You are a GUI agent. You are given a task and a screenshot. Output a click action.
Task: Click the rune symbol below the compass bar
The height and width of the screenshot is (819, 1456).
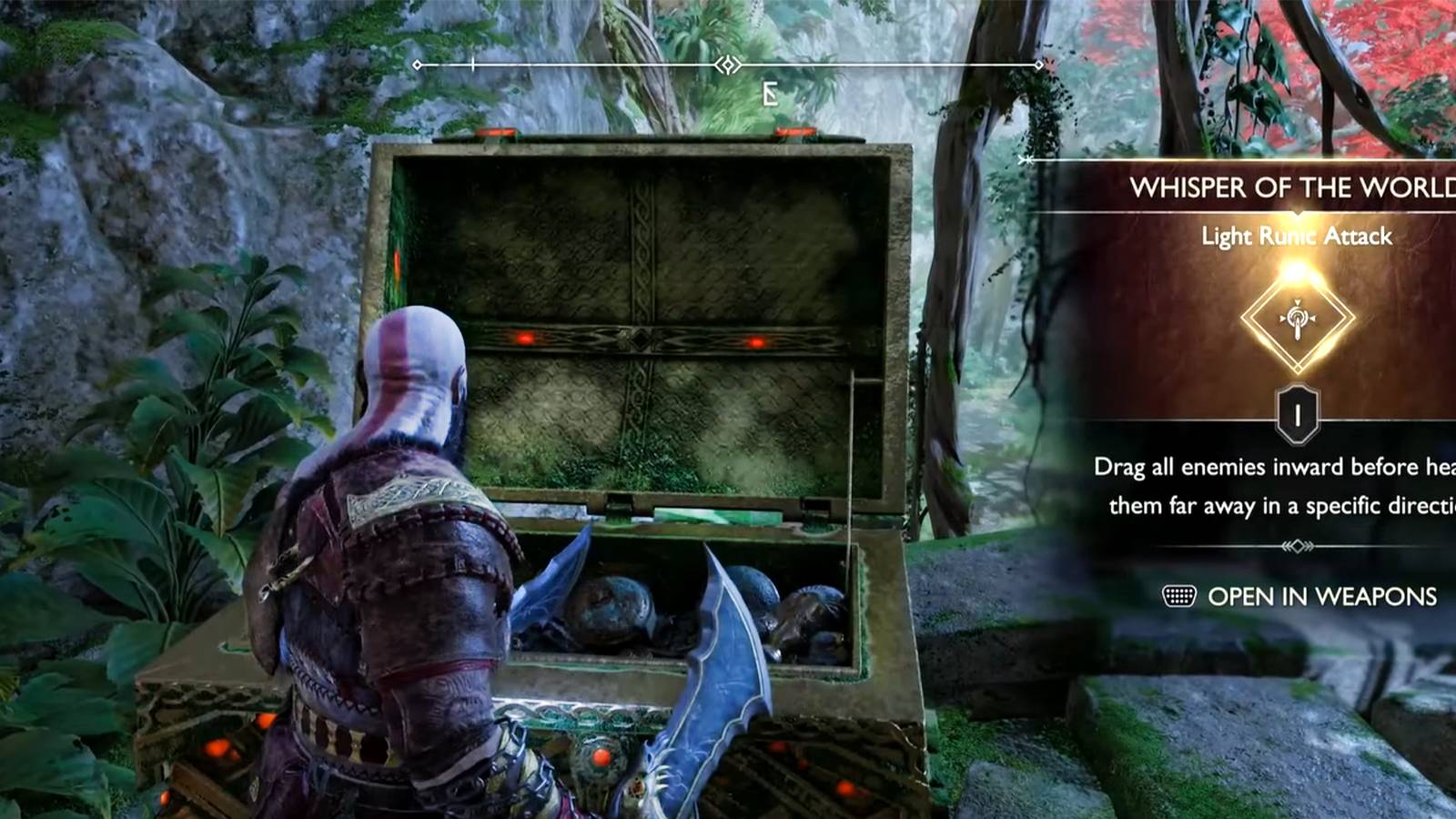click(769, 94)
